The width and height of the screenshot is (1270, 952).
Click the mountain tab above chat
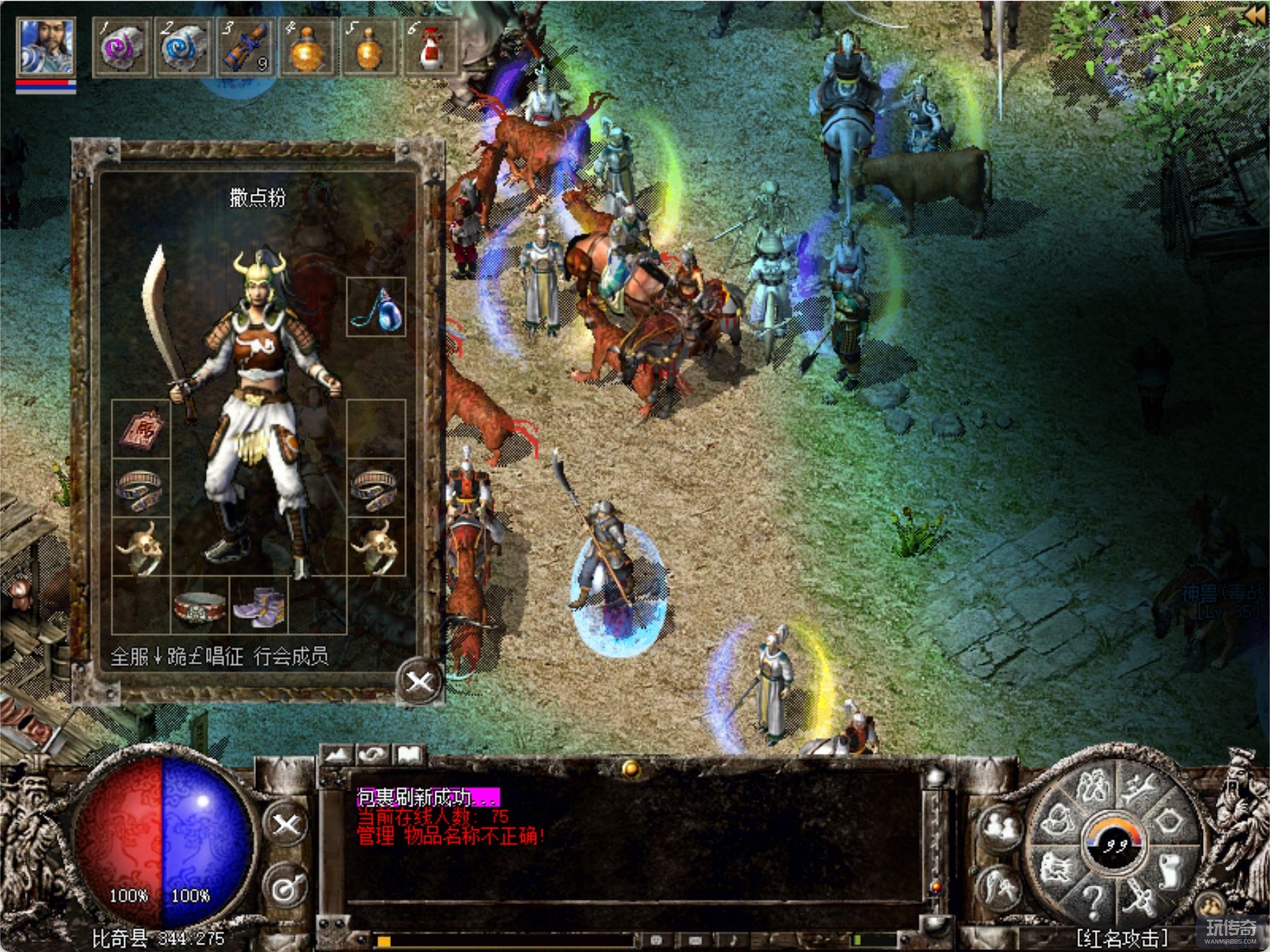tap(337, 755)
